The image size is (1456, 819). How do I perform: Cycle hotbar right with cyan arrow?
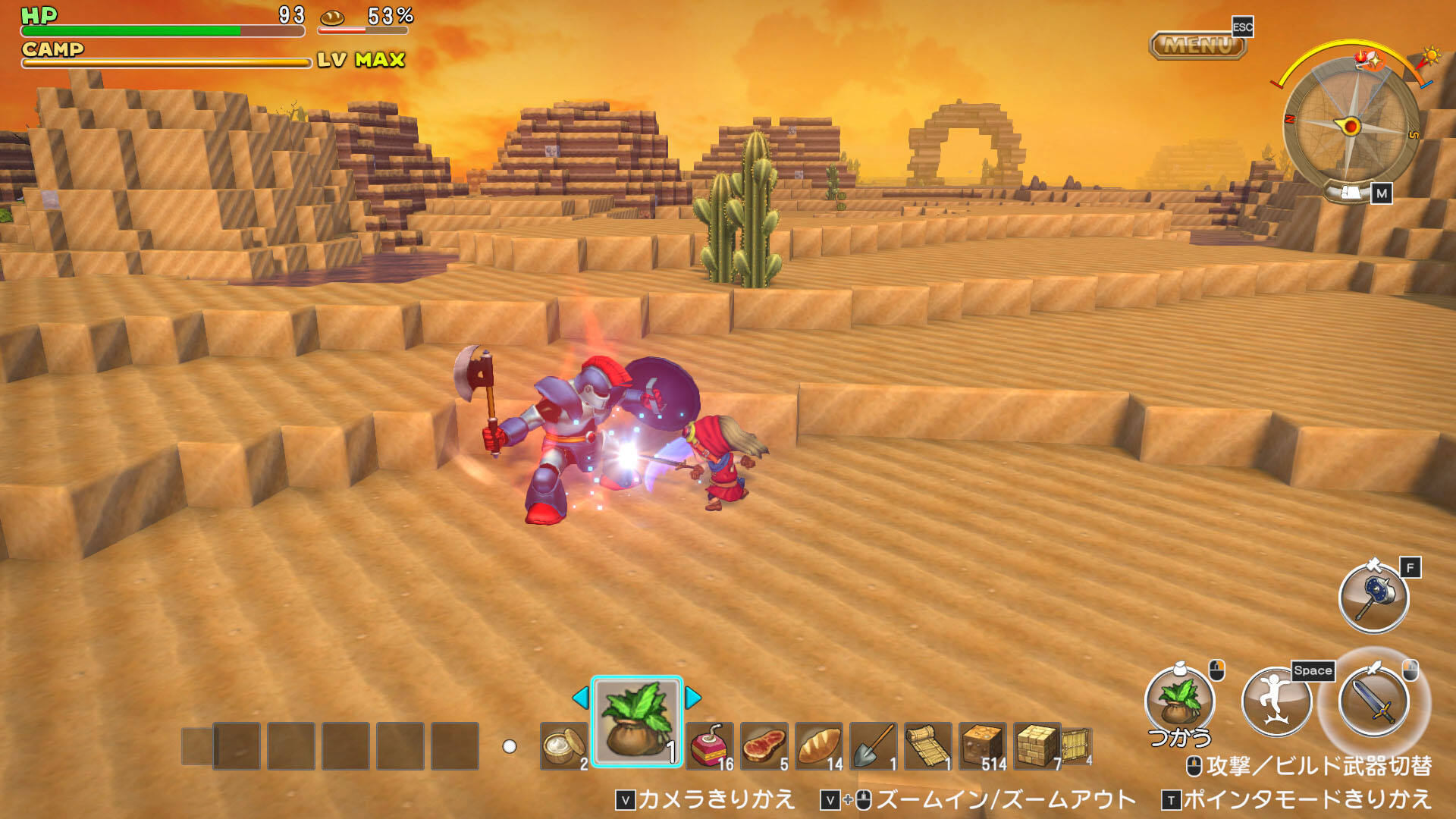pos(692,697)
